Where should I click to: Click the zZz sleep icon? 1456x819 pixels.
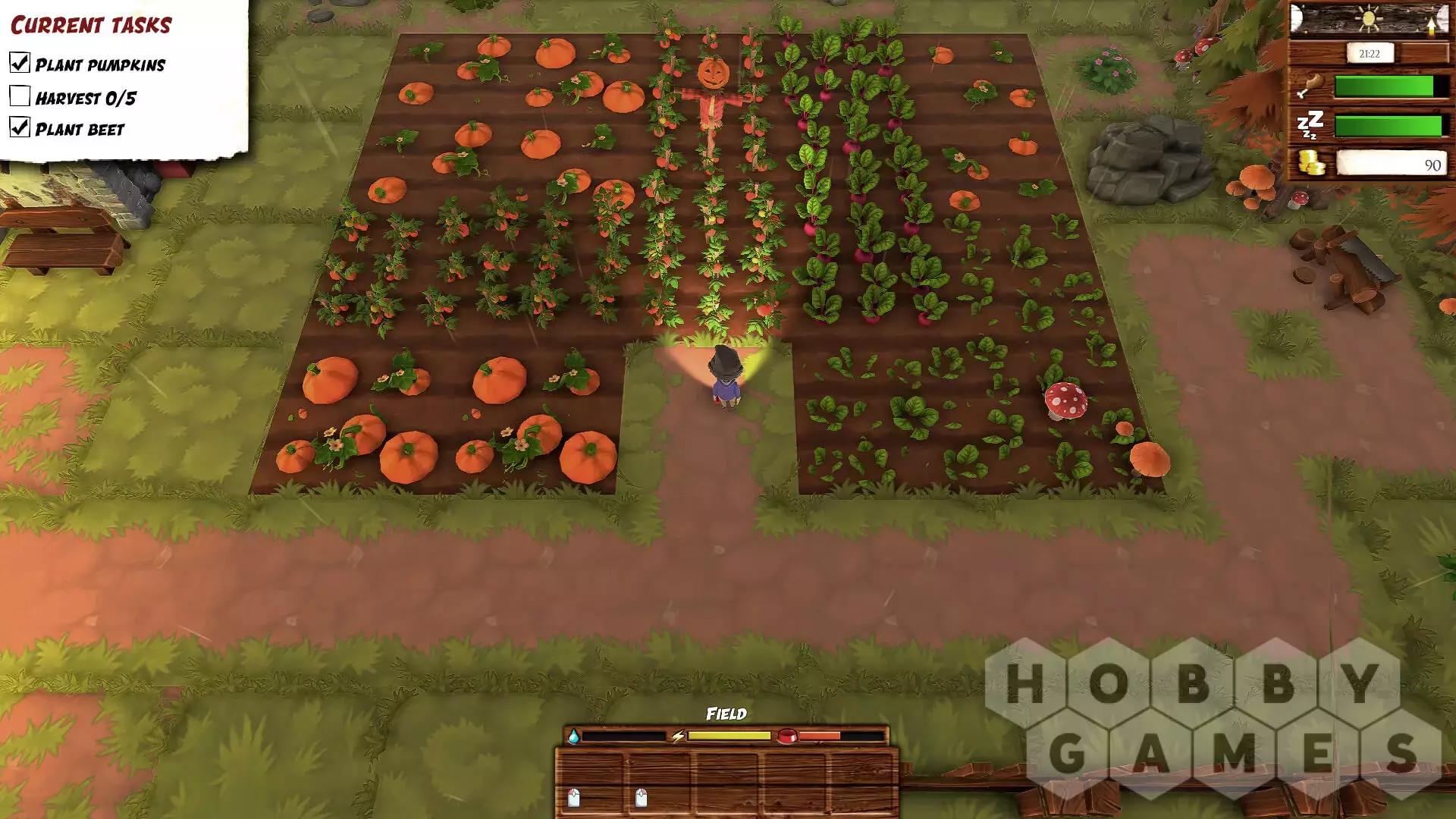[x=1310, y=124]
